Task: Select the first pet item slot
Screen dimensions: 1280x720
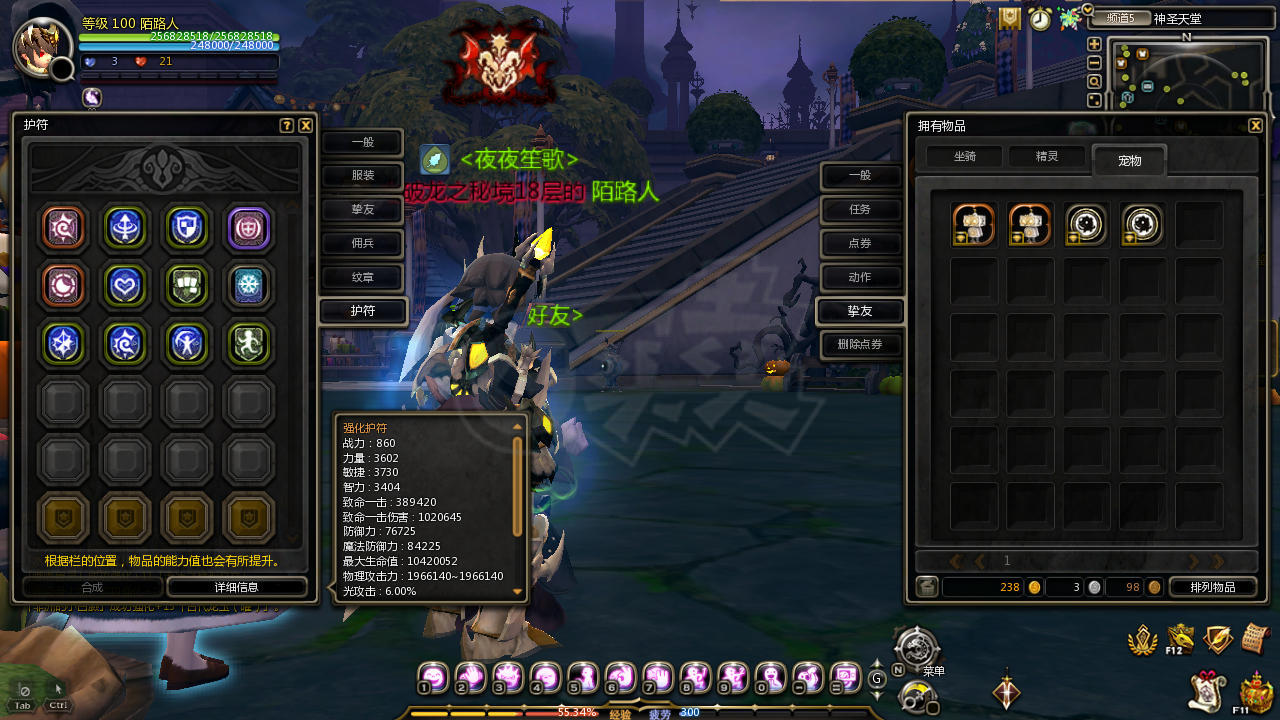Action: 973,225
